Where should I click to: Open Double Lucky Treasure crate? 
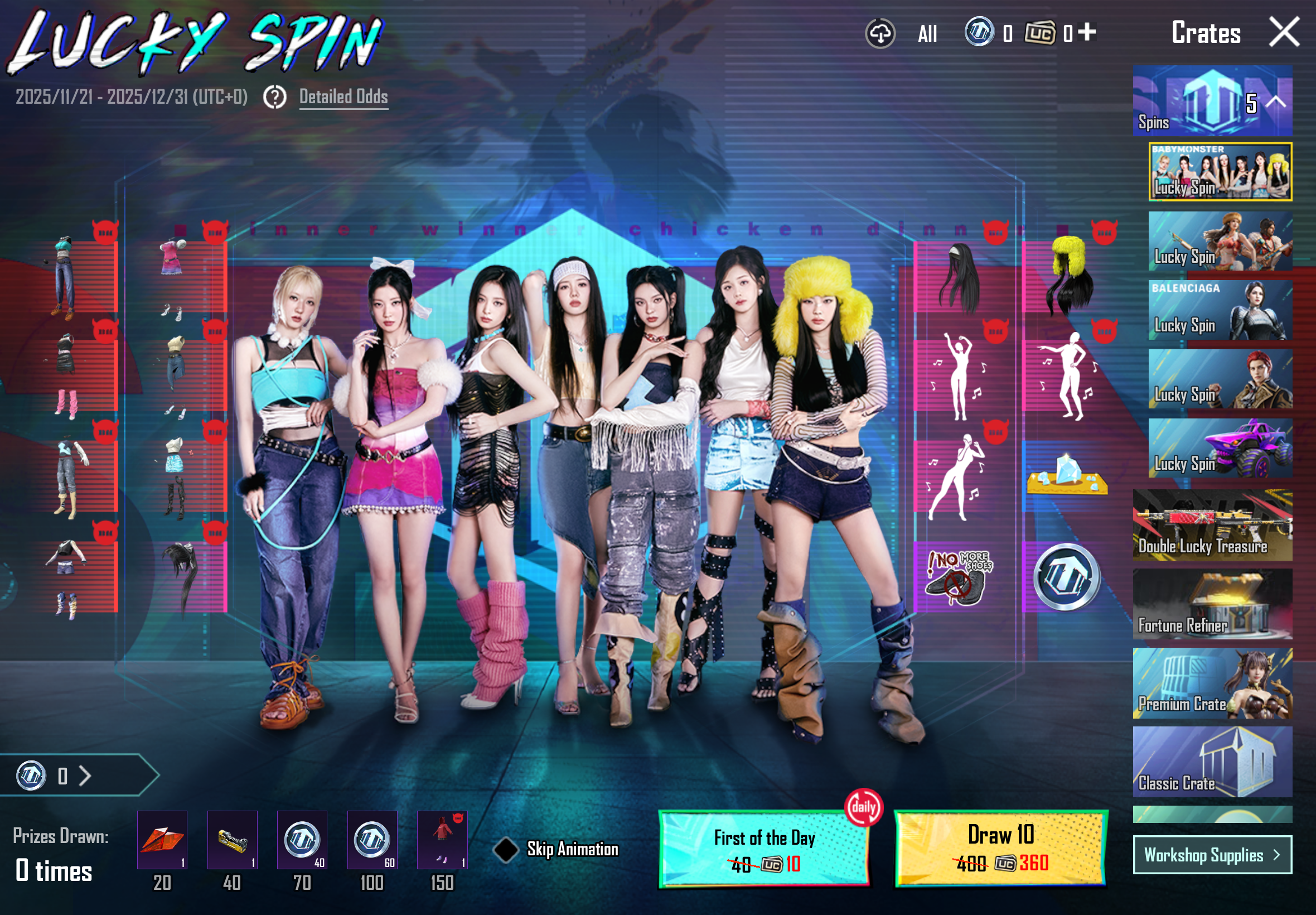pos(1212,524)
